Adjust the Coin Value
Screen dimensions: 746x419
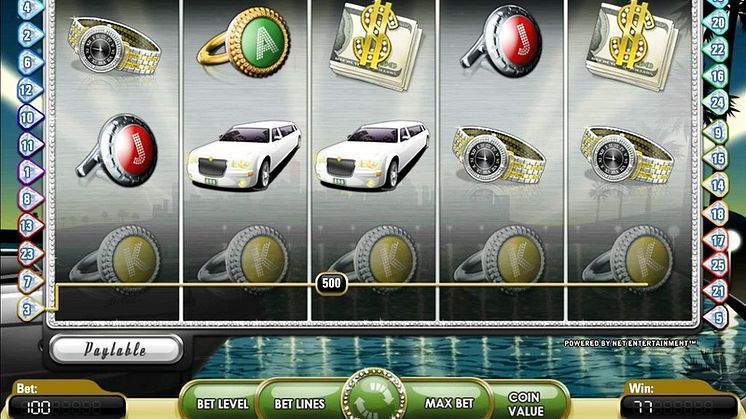[x=524, y=403]
